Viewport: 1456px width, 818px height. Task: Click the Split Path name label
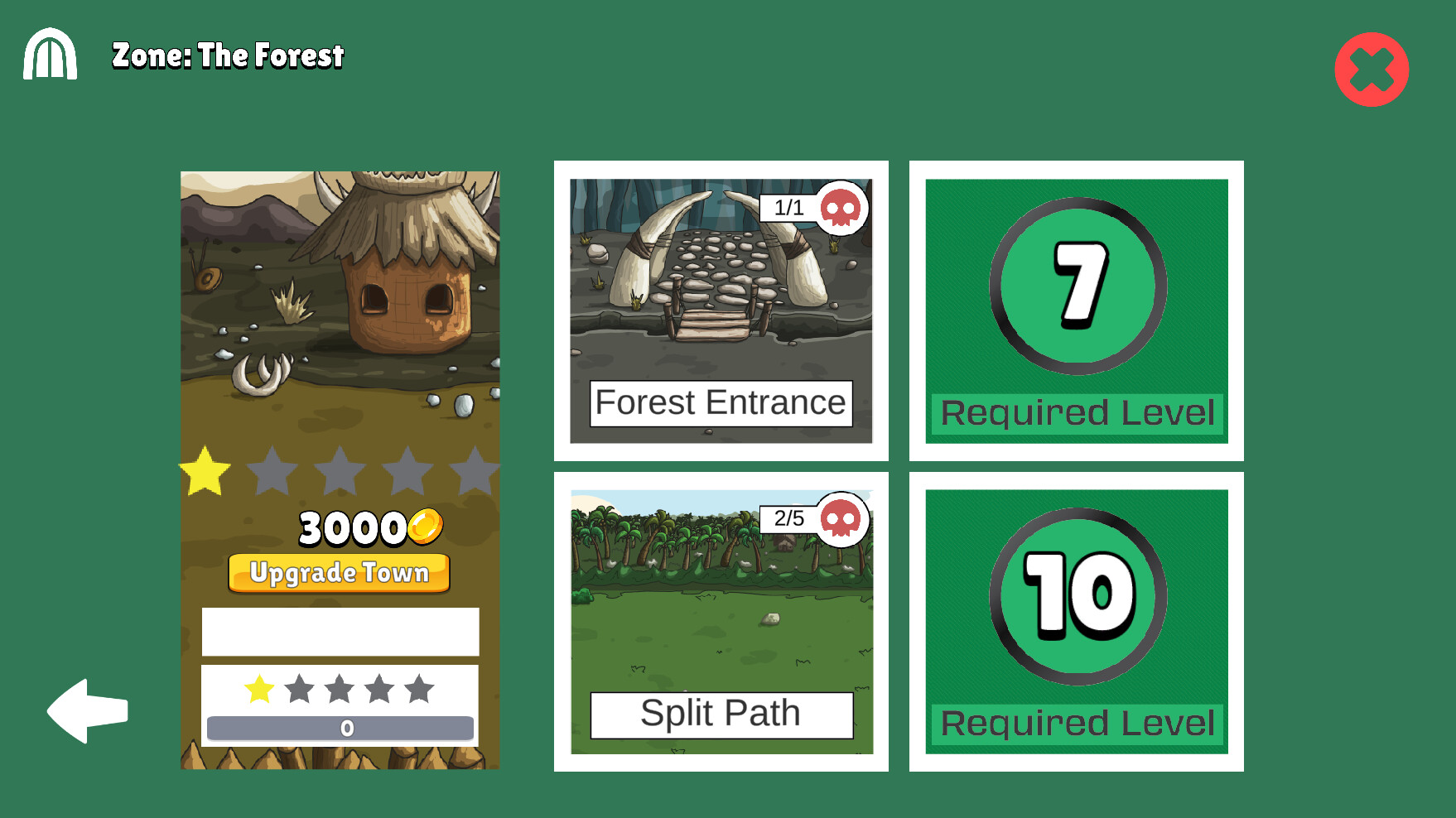pyautogui.click(x=721, y=711)
